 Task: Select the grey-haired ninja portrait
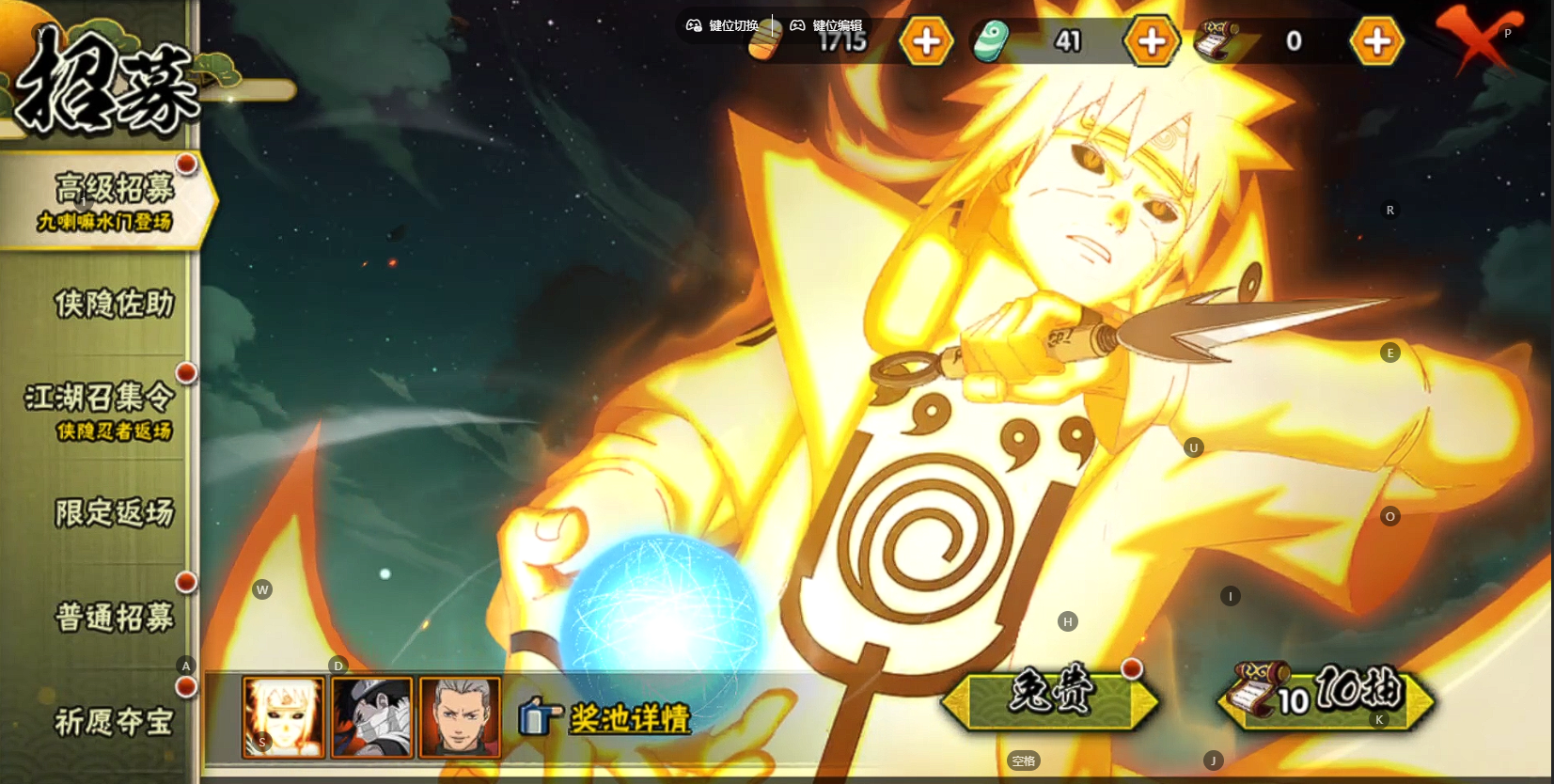point(460,716)
